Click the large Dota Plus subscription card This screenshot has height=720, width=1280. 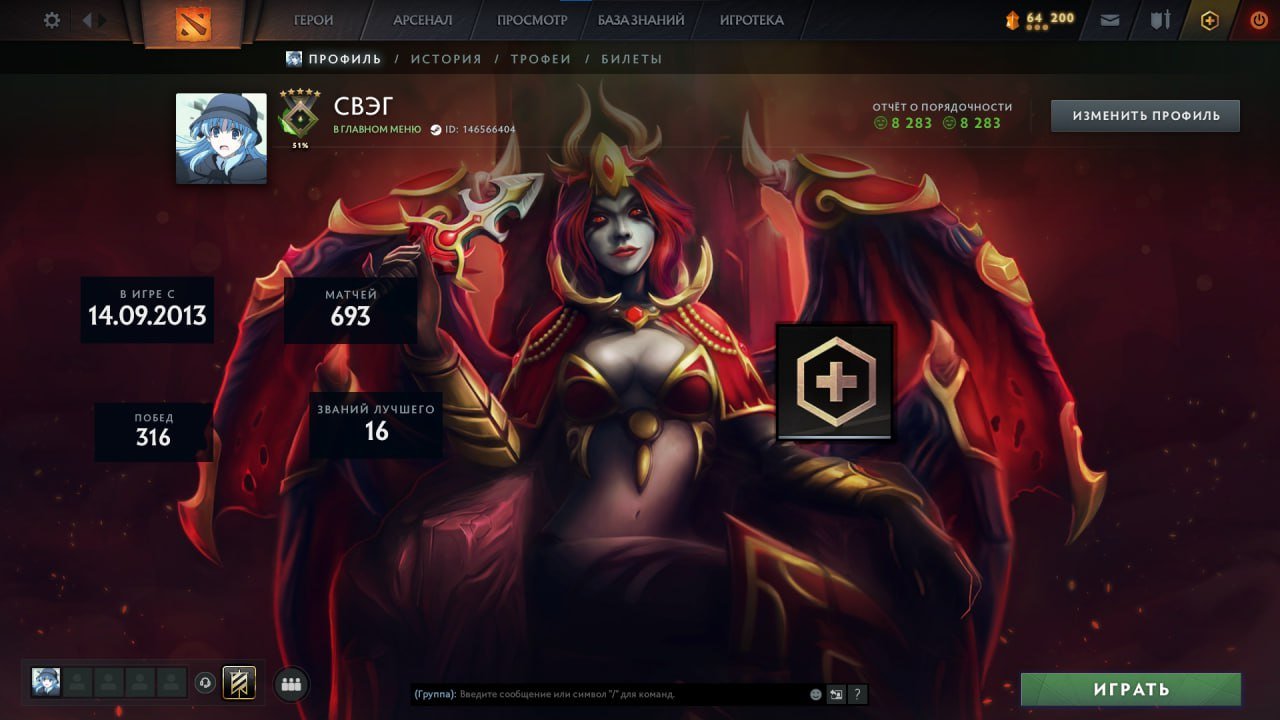pyautogui.click(x=836, y=383)
